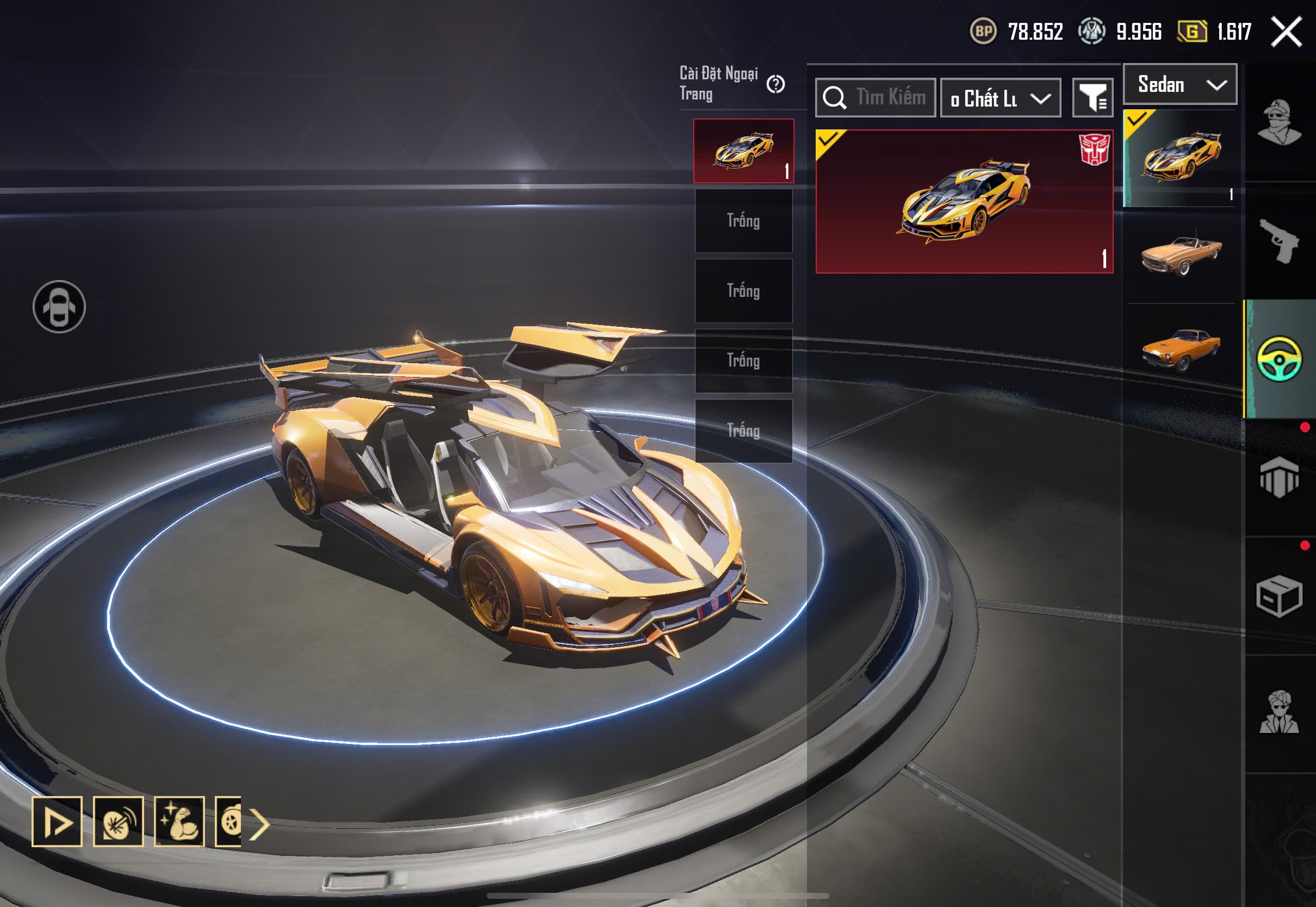Image resolution: width=1316 pixels, height=907 pixels.
Task: Toggle the car doors view button
Action: point(59,307)
